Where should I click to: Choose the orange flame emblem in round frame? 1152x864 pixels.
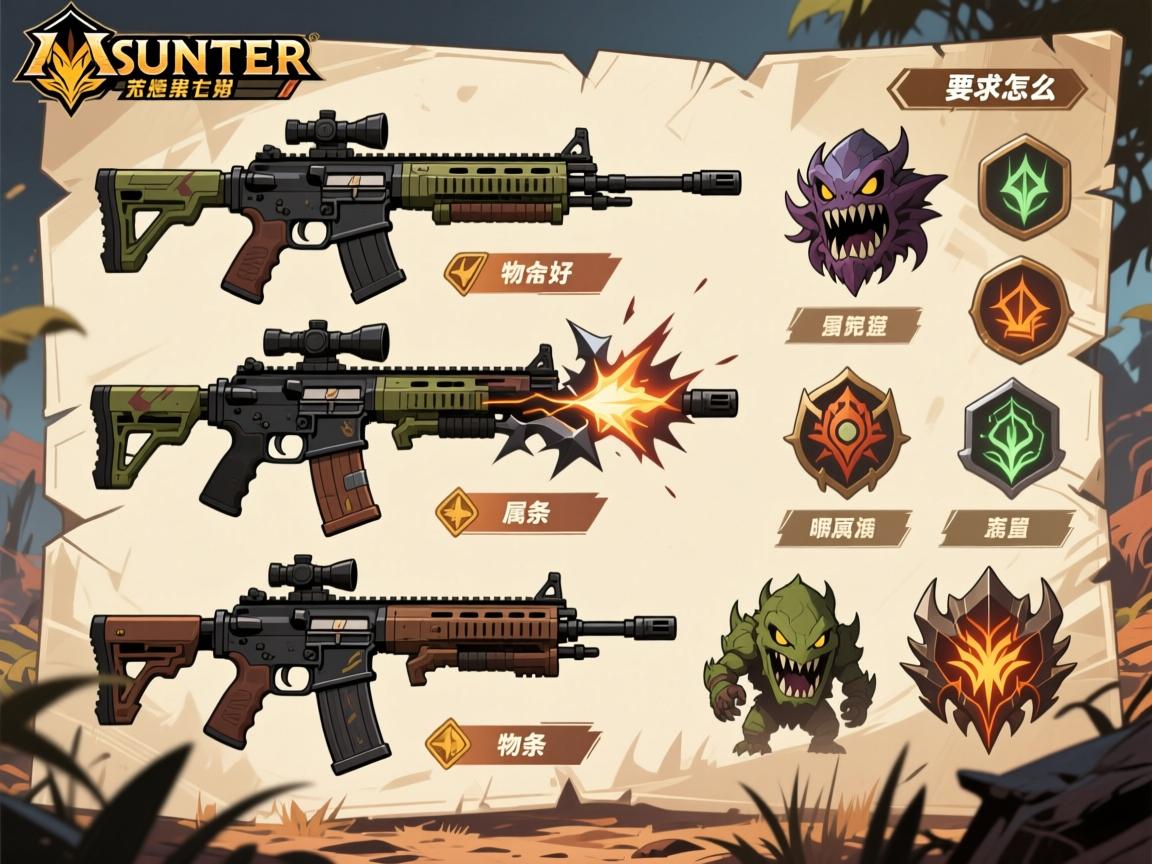(1020, 309)
